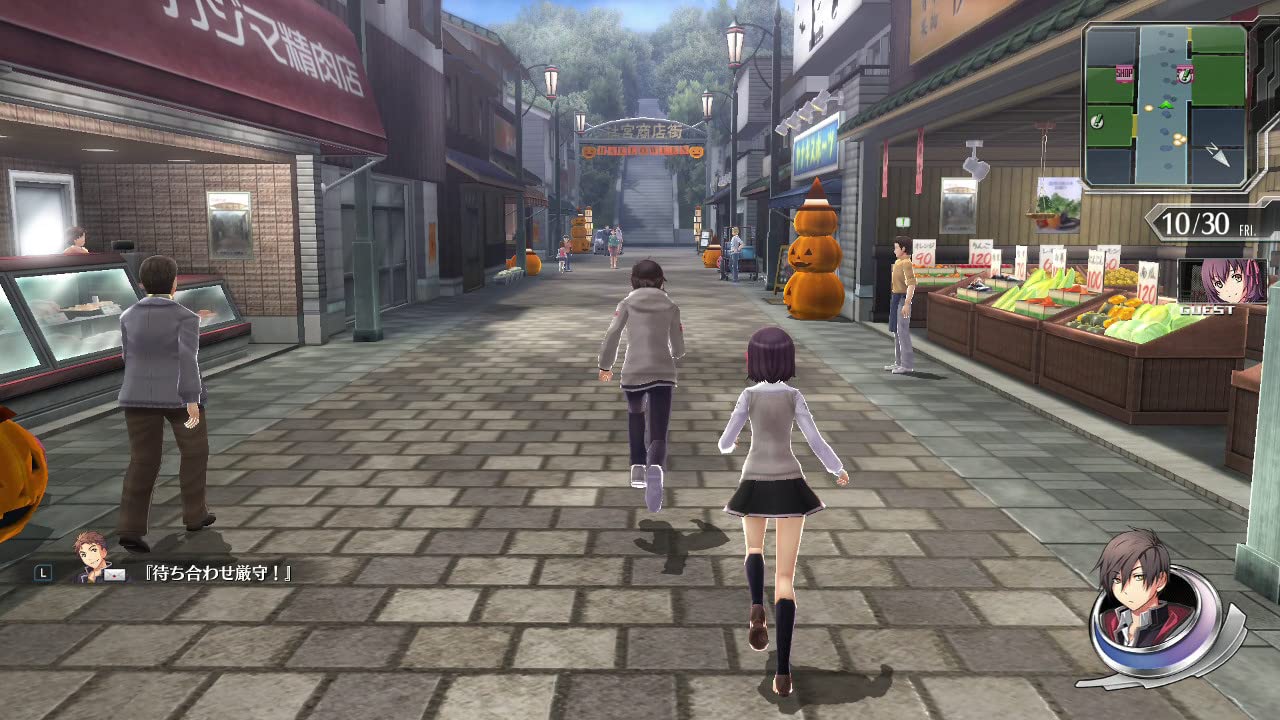Click the stacked pumpkin decoration

812,255
